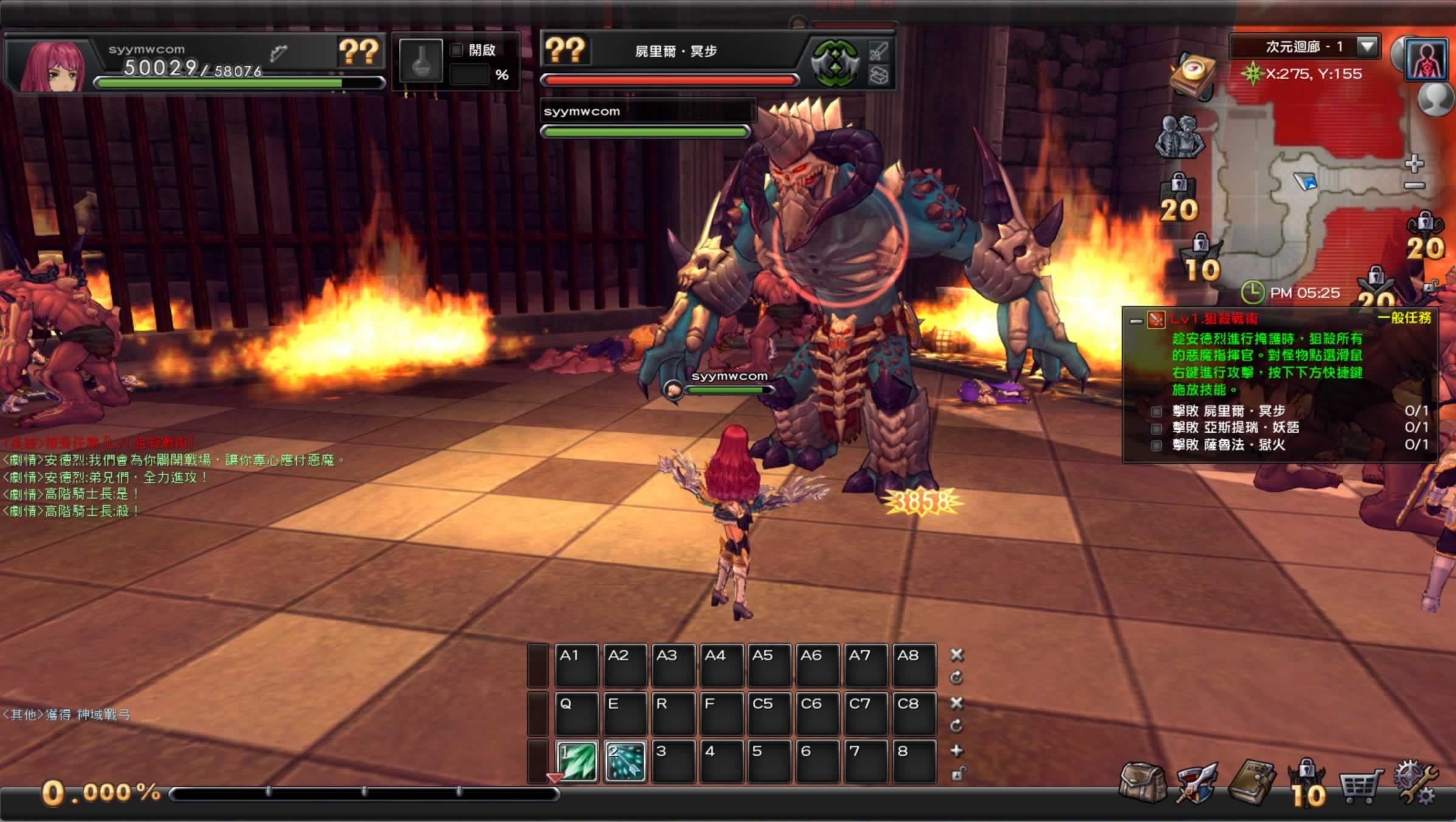
Task: Activate the green slash skill in slot 1
Action: pyautogui.click(x=577, y=761)
